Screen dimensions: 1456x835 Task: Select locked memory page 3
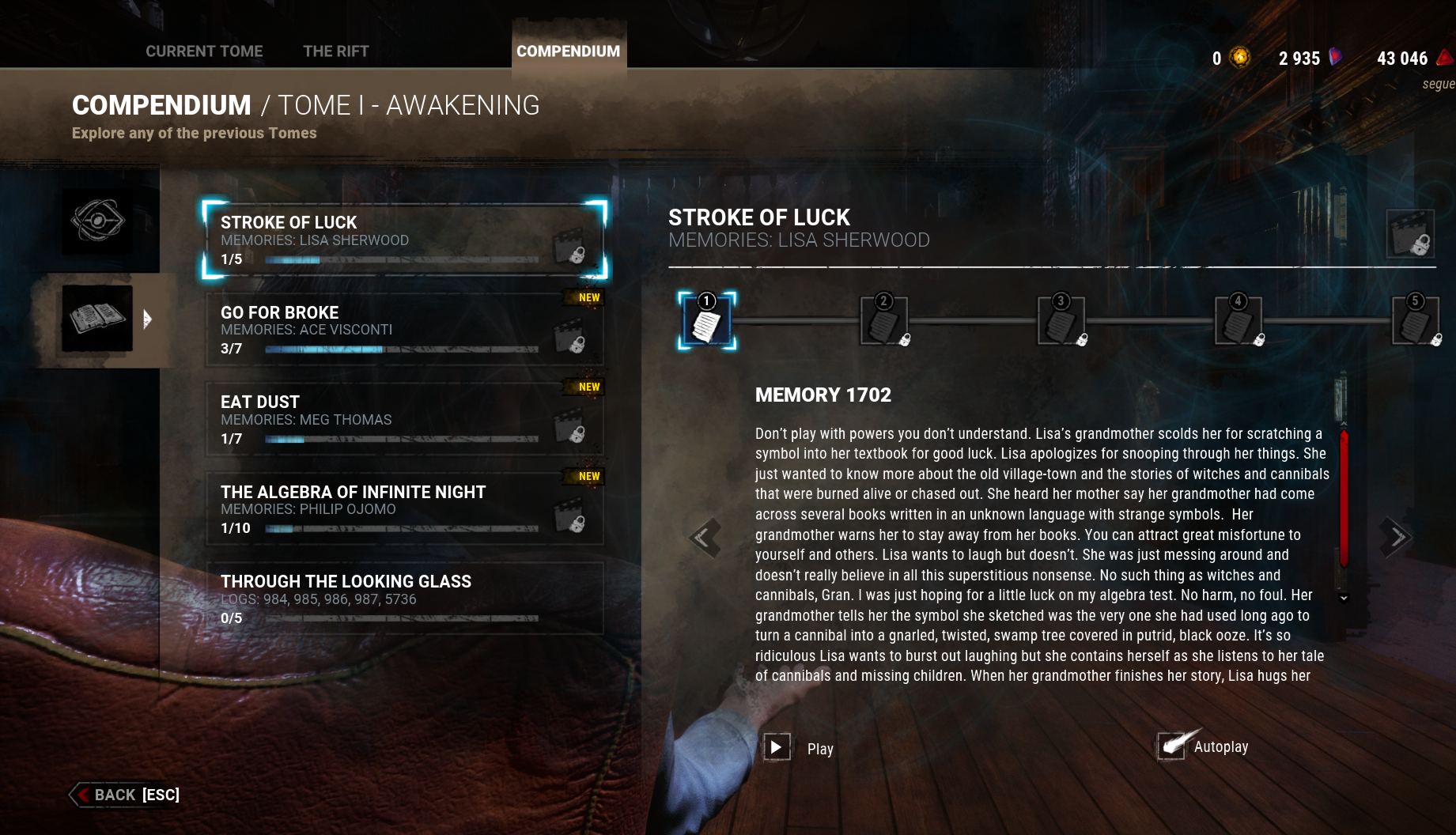[x=1061, y=321]
